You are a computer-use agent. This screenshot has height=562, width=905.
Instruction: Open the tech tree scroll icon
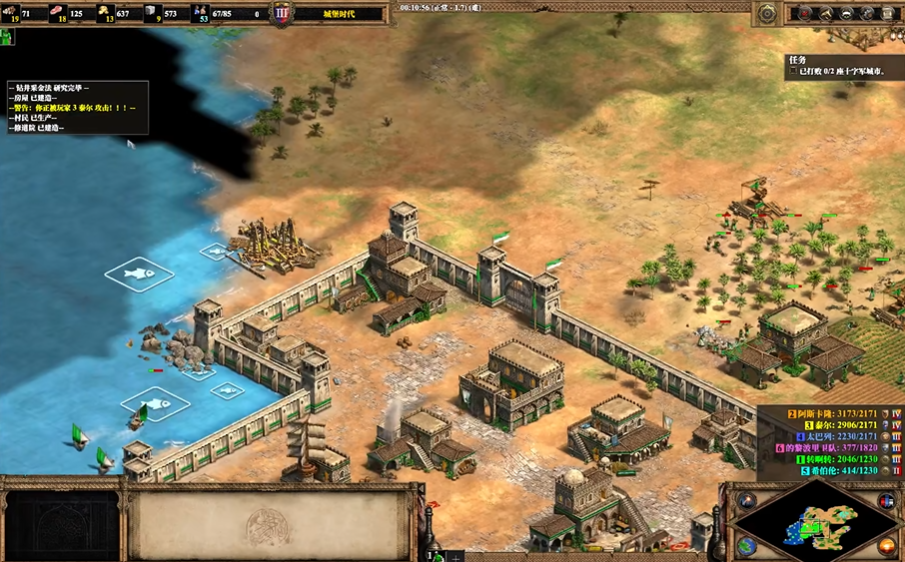point(886,14)
